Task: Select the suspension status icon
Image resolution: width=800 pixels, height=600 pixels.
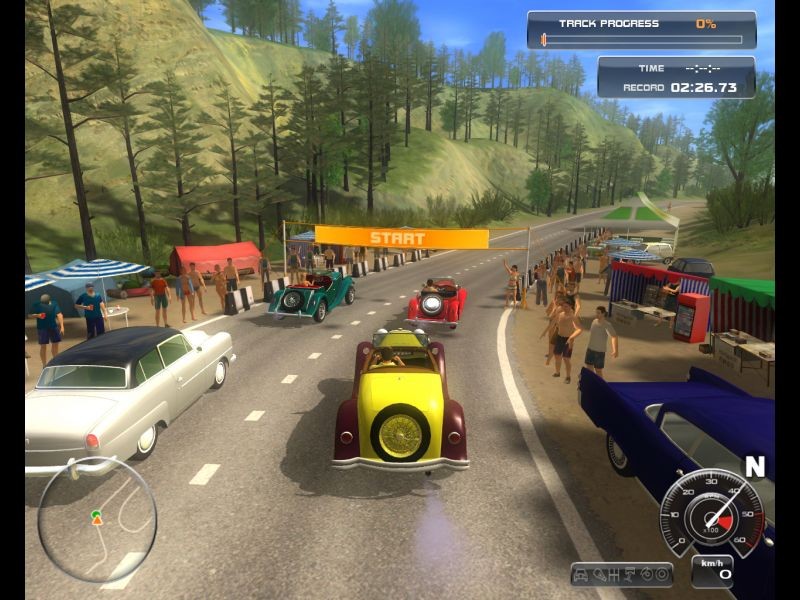Action: [629, 575]
